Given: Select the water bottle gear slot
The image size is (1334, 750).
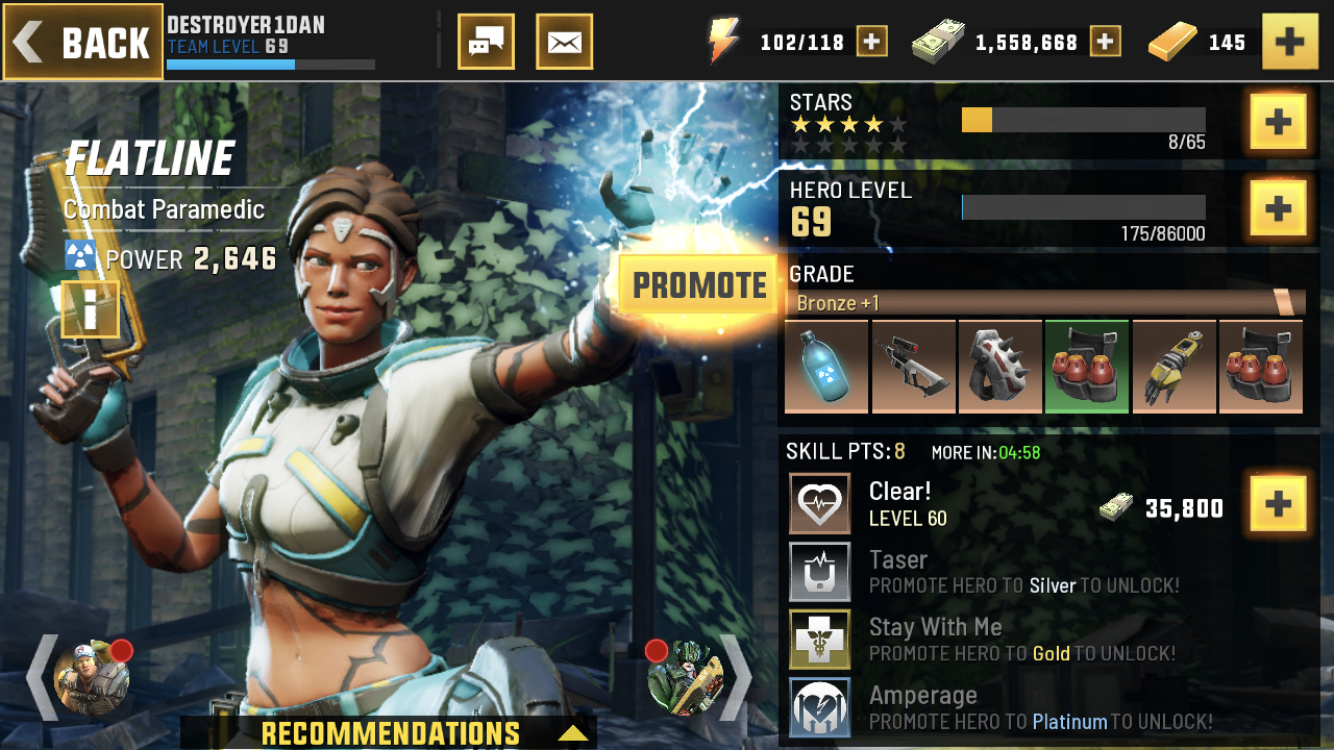Looking at the screenshot, I should (826, 366).
